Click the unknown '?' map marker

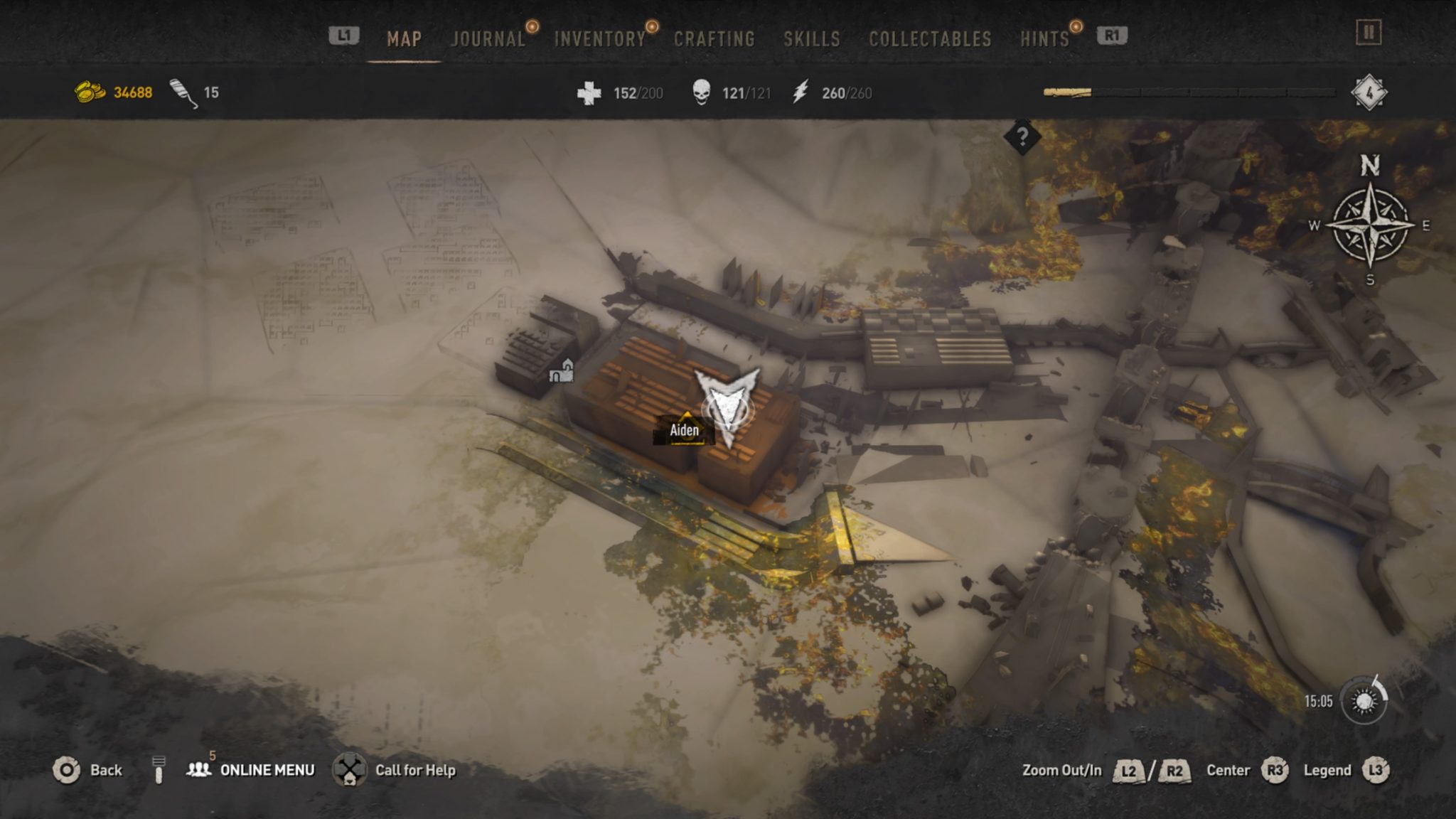pos(1022,136)
